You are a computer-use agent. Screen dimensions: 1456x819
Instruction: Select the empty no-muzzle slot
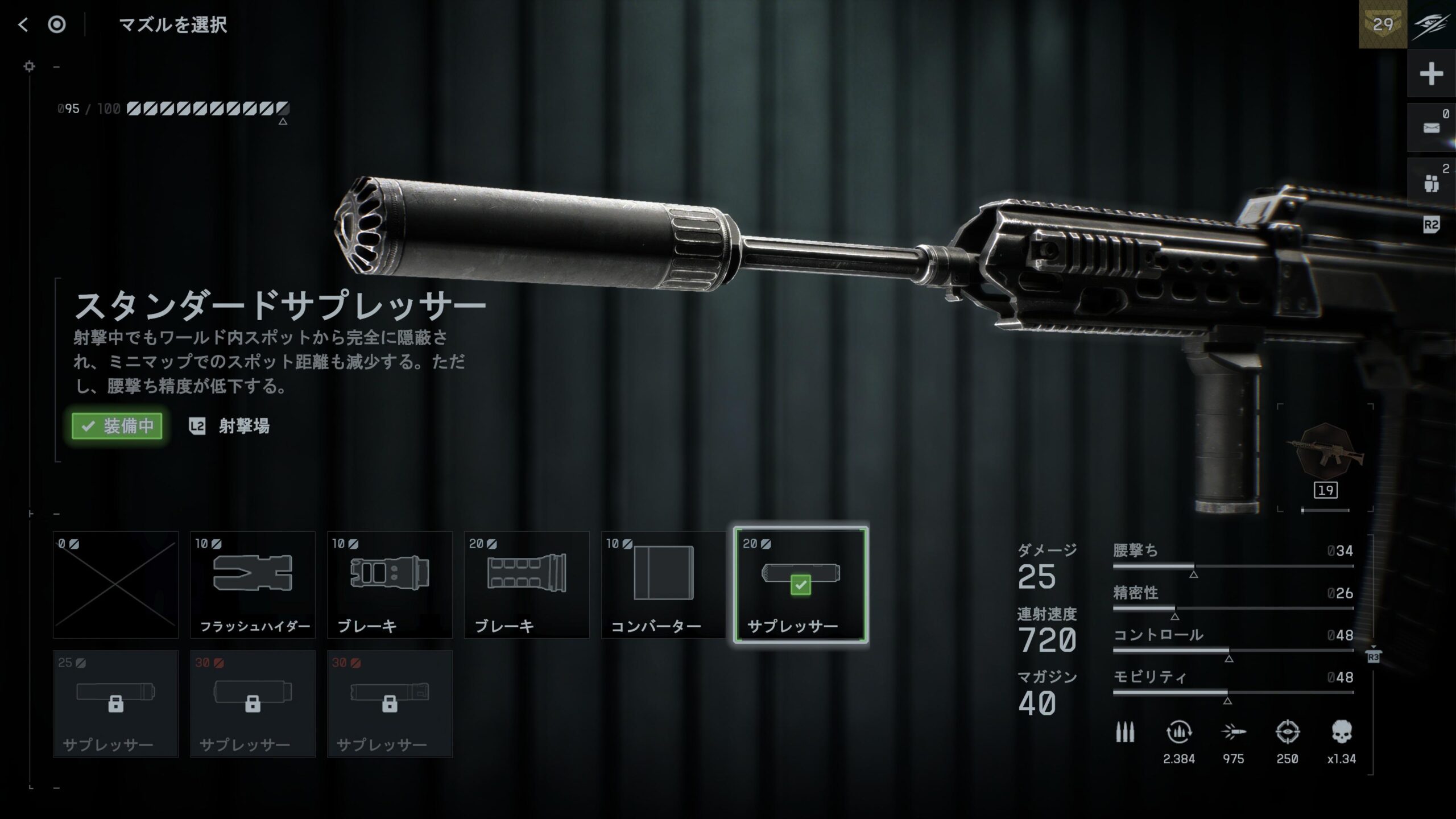pyautogui.click(x=115, y=585)
